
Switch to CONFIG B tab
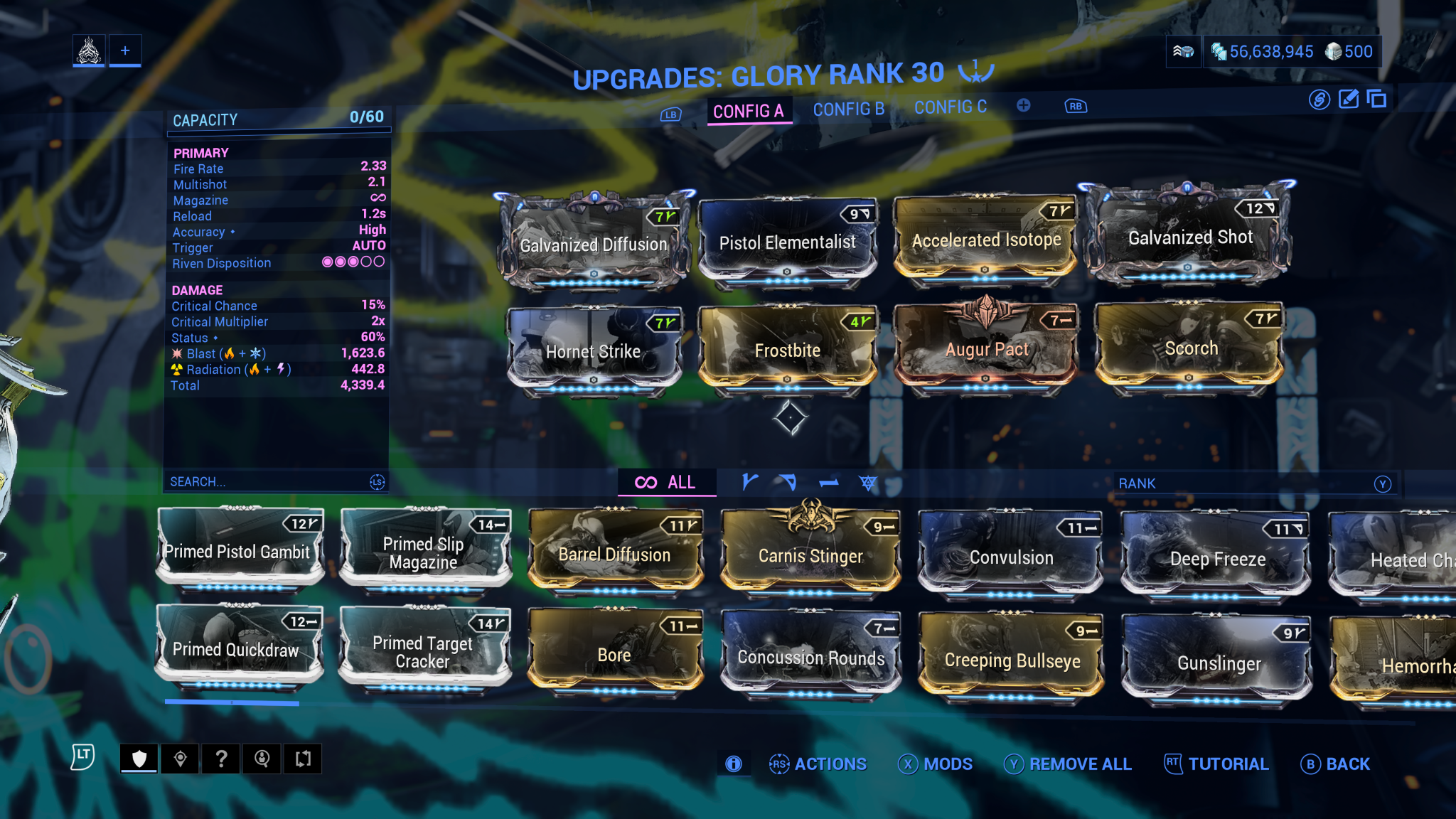click(848, 108)
